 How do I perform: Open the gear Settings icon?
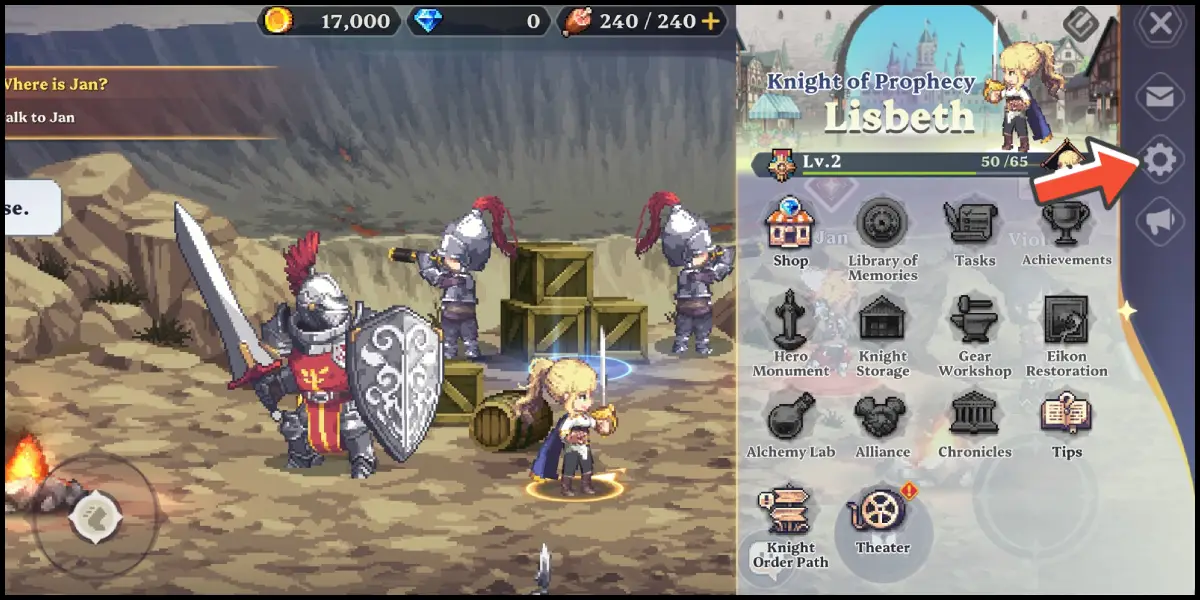point(1160,160)
